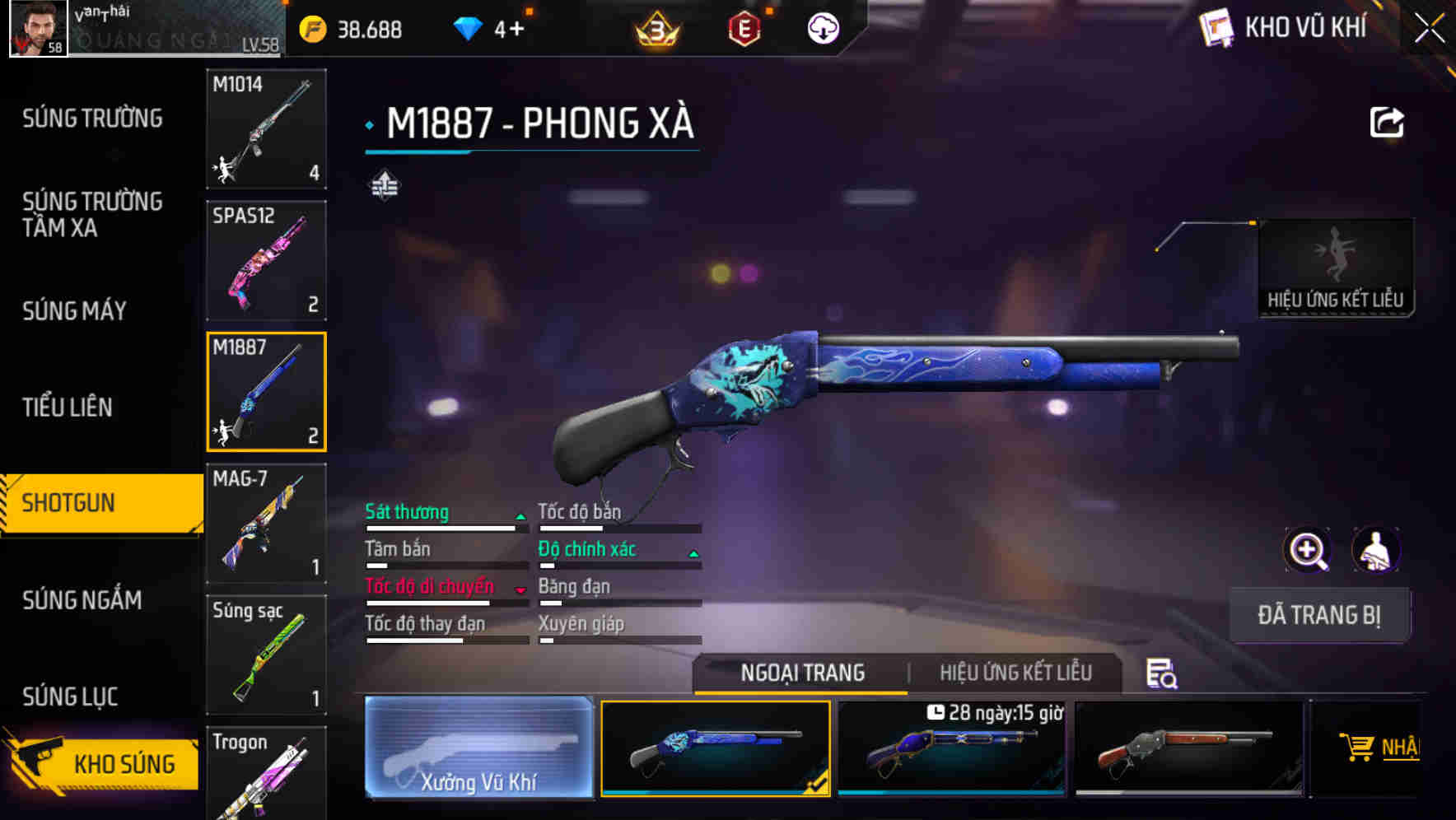Click the magnifier zoom icon near the weapon
Image resolution: width=1456 pixels, height=820 pixels.
(x=1308, y=550)
